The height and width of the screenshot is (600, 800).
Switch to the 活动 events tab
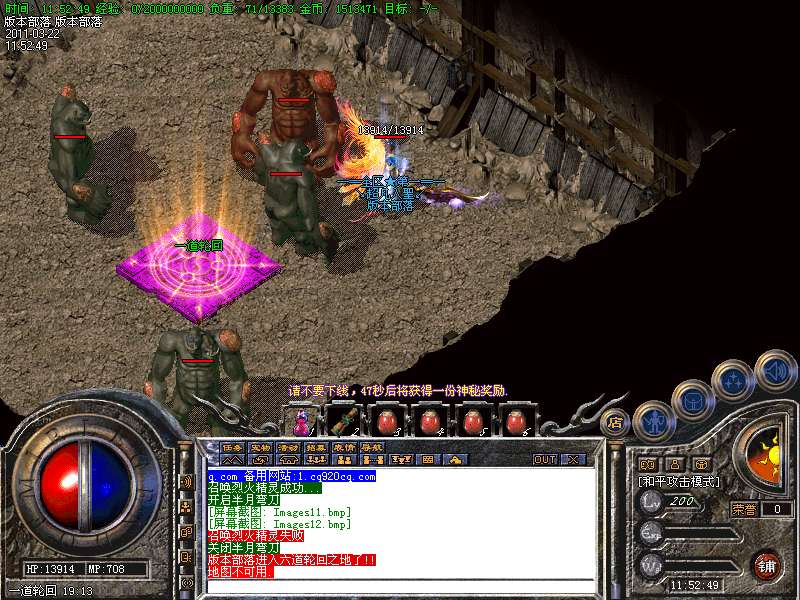coord(288,447)
